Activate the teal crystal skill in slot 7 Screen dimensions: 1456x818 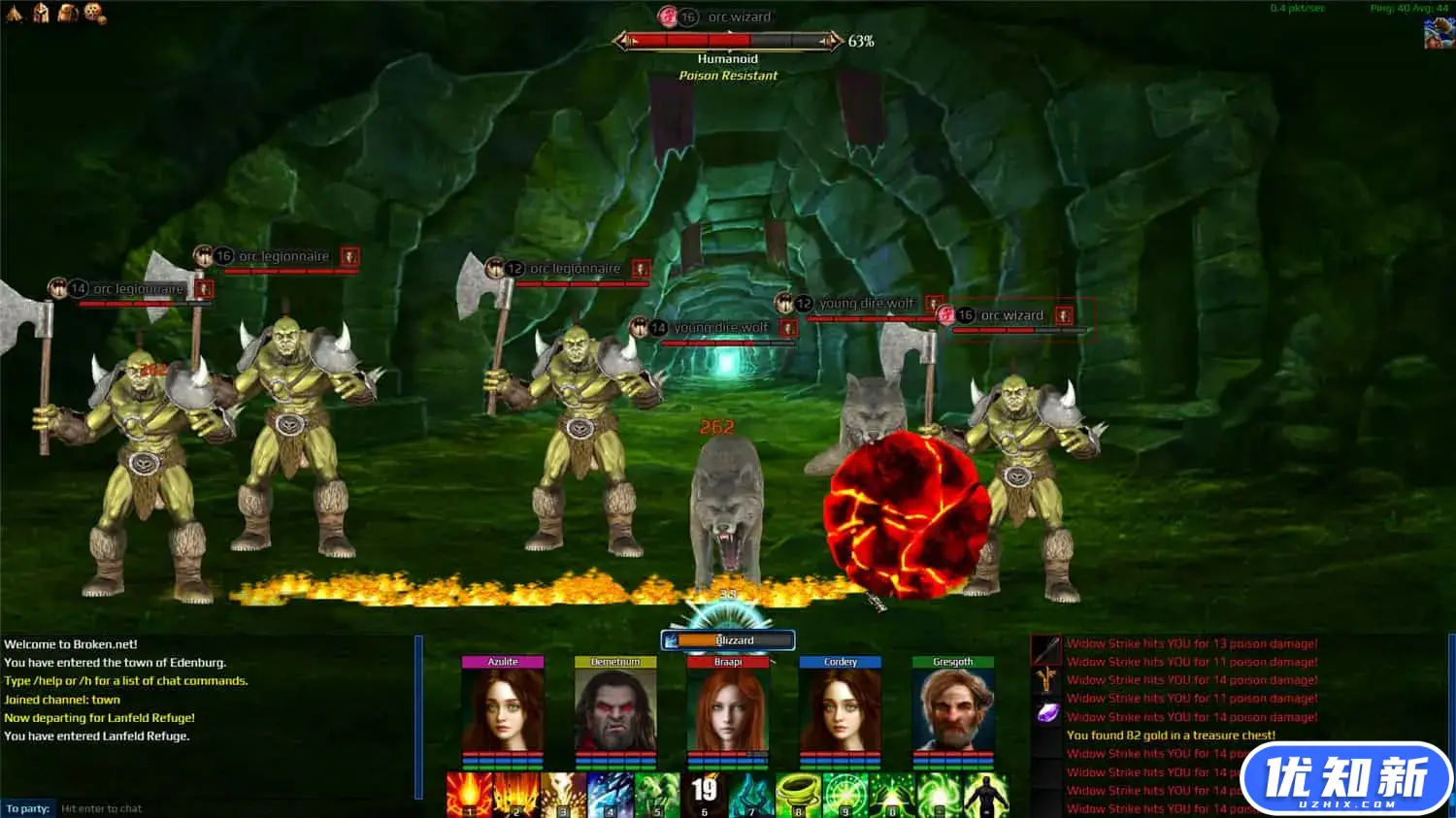(x=751, y=795)
